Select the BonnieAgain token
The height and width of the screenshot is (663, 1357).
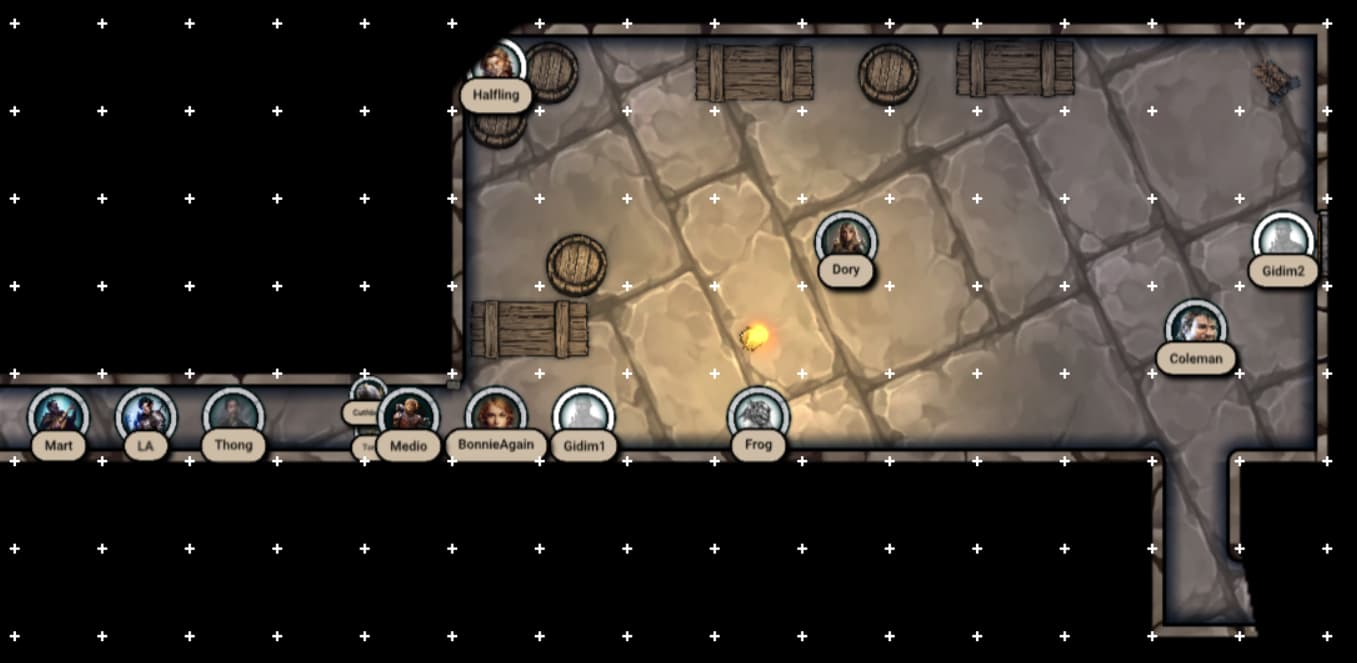pos(496,415)
